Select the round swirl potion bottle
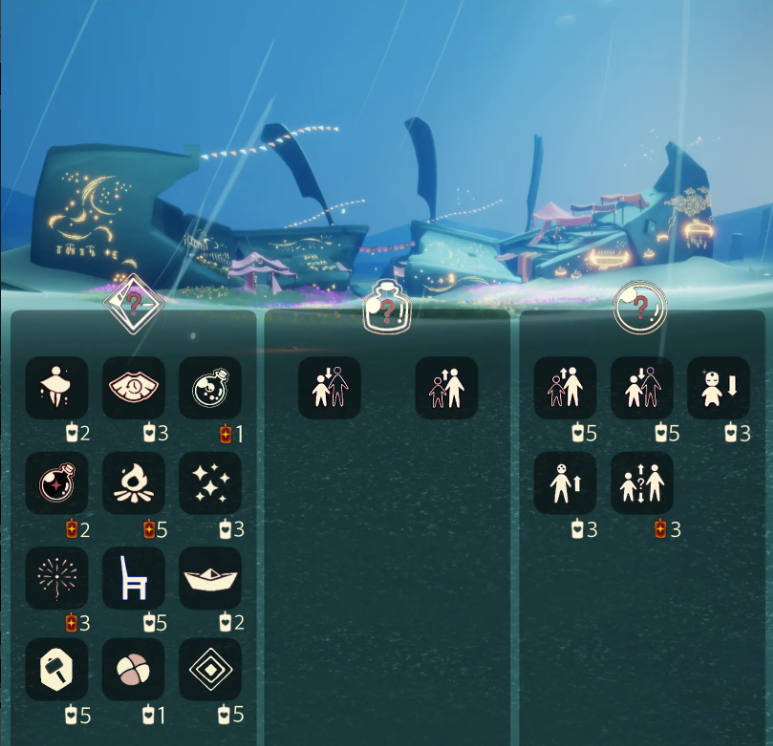This screenshot has width=773, height=746. 211,388
